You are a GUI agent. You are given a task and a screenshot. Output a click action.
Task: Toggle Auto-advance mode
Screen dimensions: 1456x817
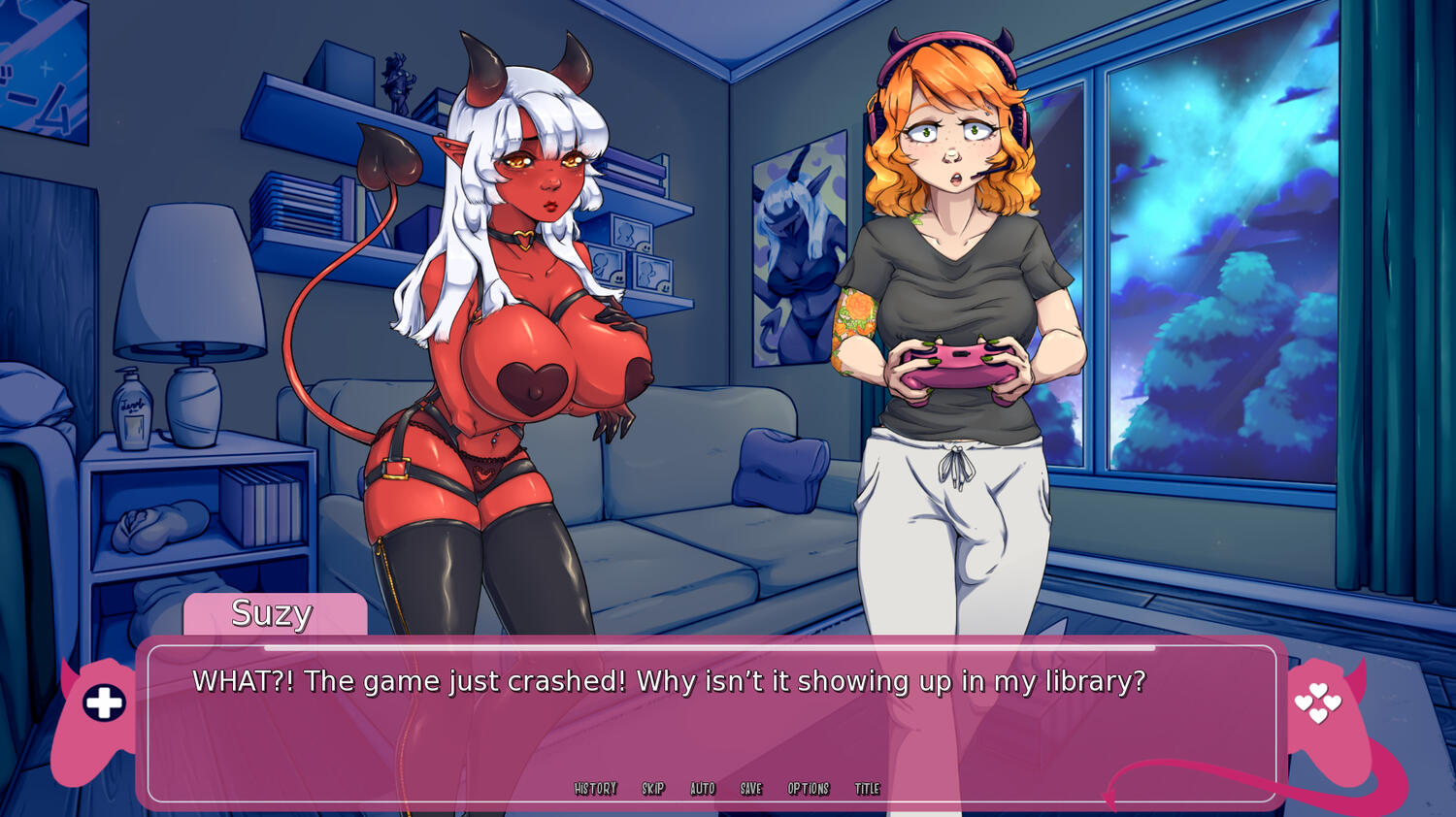[x=703, y=789]
